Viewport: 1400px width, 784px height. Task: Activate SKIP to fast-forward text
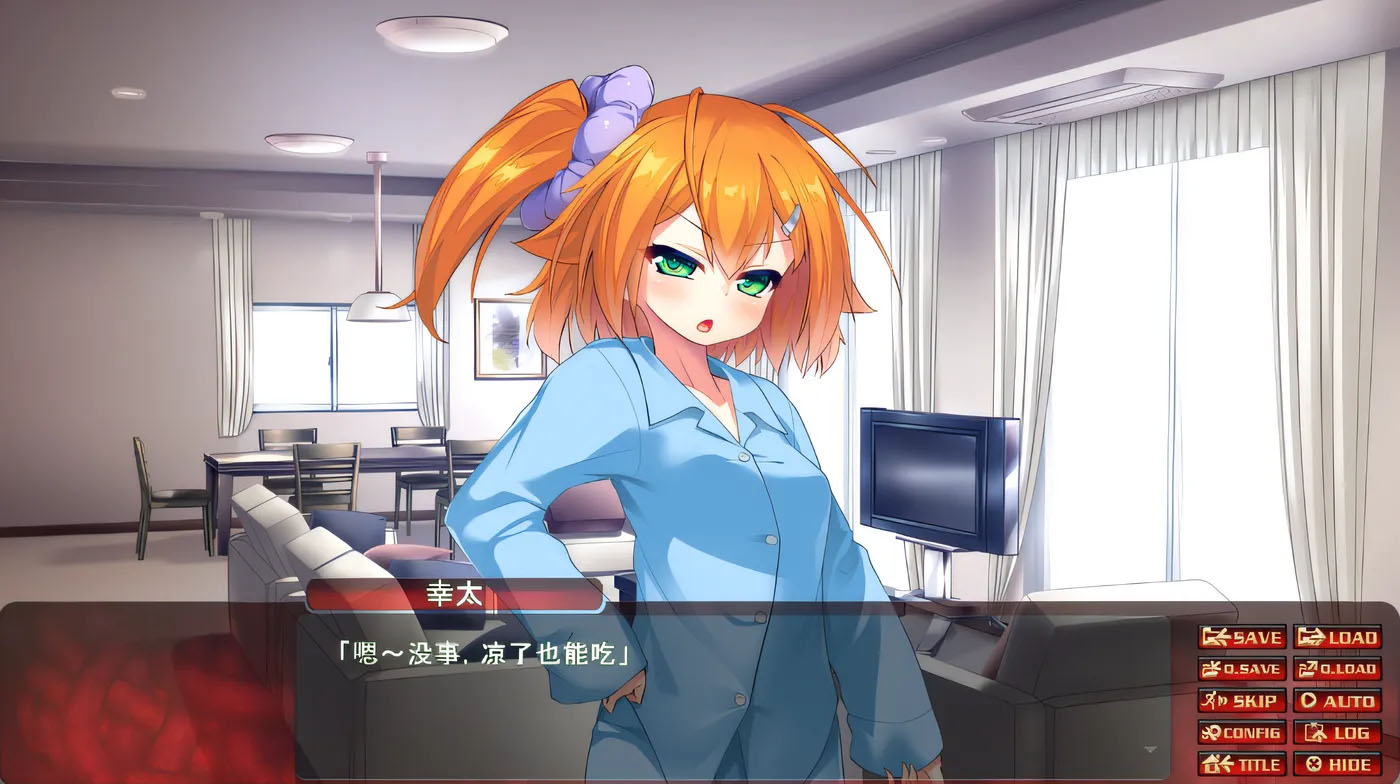pos(1241,701)
